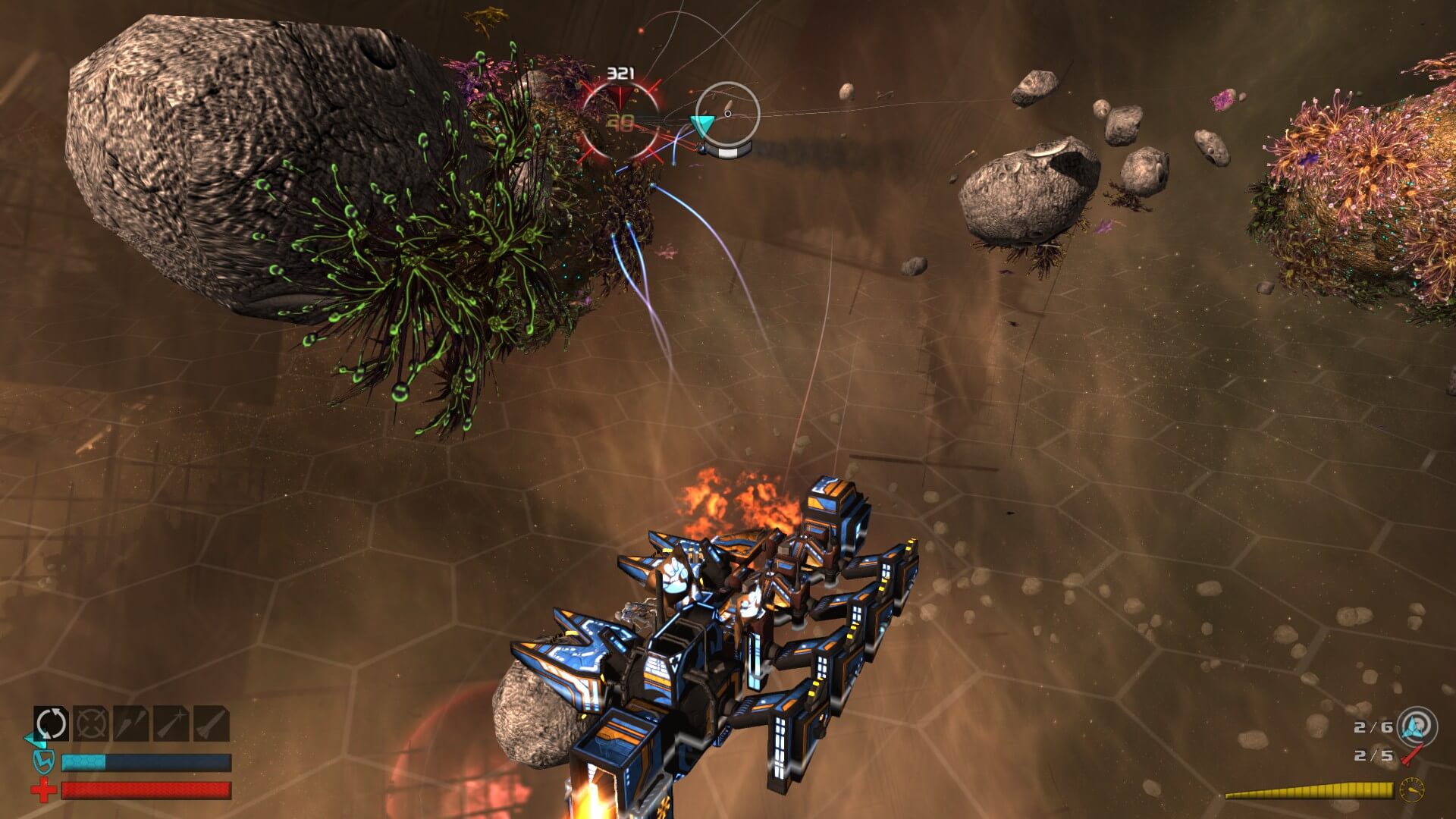Activate the sparkling beam weapon slot
The width and height of the screenshot is (1456, 819).
coord(171,723)
